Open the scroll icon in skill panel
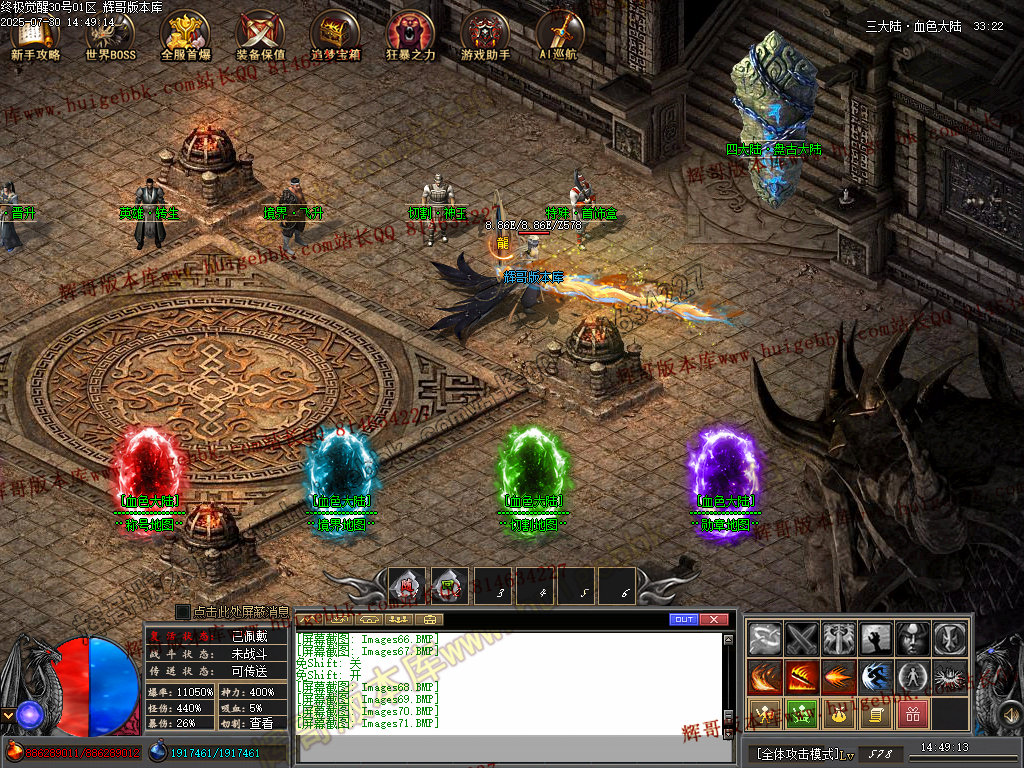Screen dimensions: 1024x768 [875, 714]
